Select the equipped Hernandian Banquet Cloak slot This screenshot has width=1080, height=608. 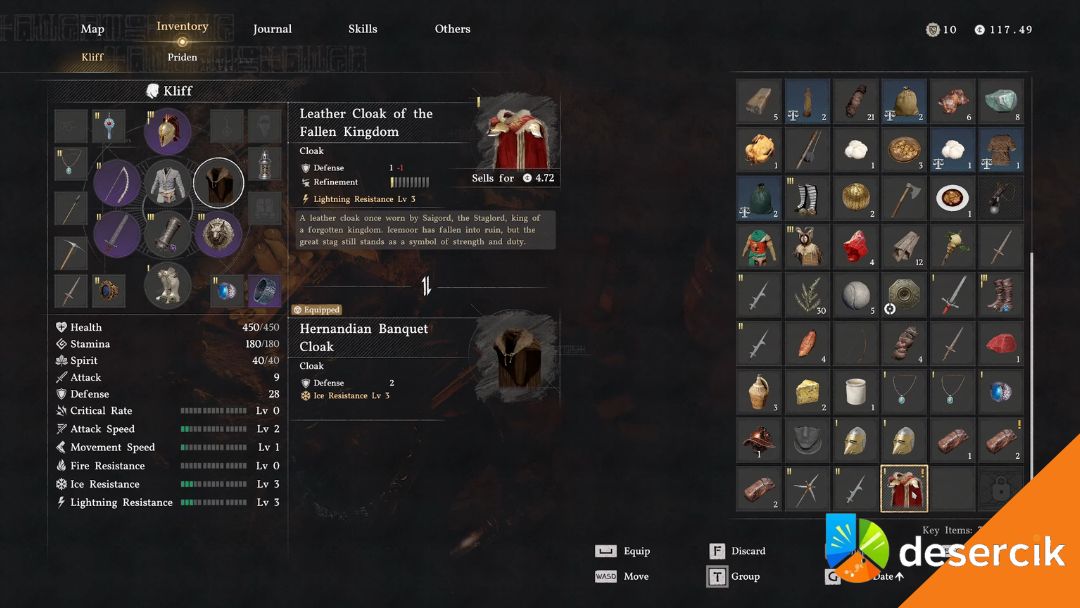(x=218, y=184)
